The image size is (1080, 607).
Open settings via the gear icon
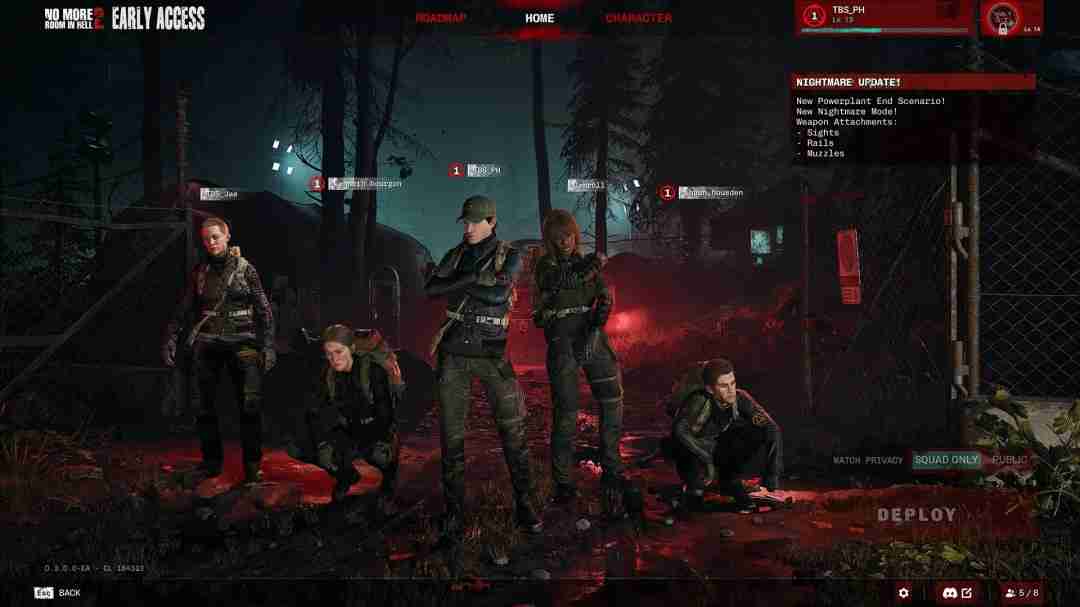[x=904, y=593]
